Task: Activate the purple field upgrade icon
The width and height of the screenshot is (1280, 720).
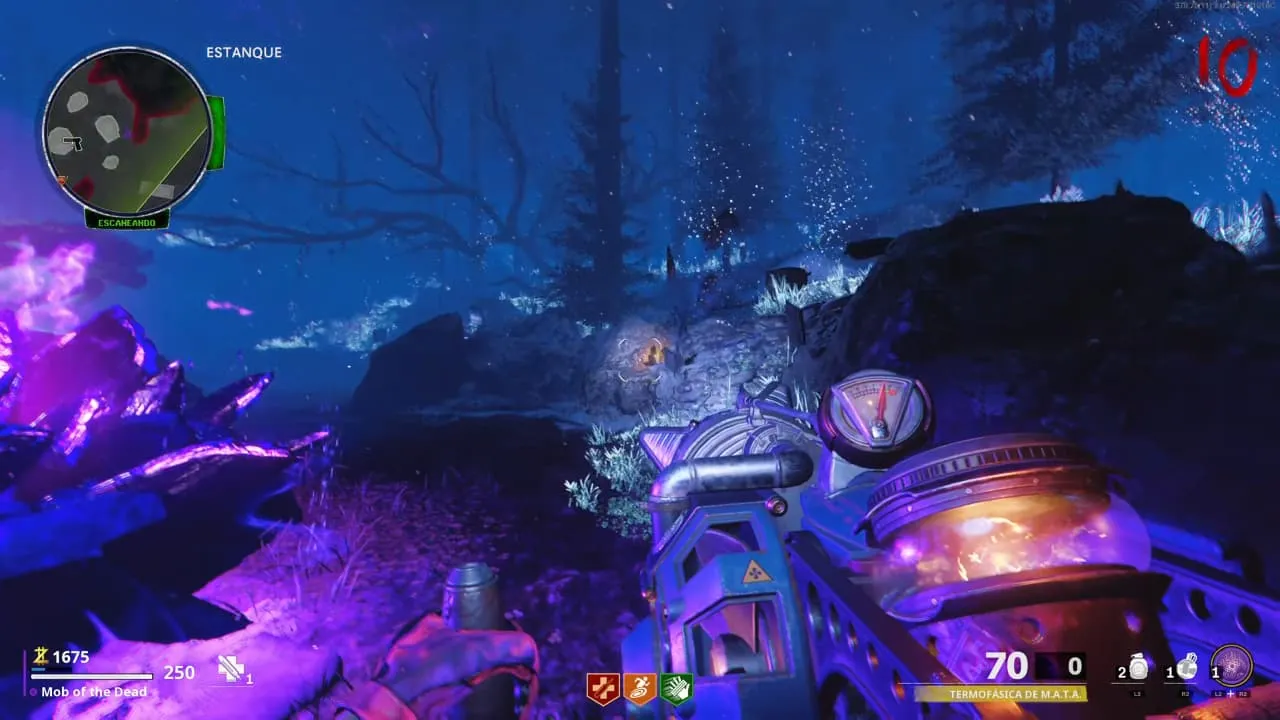Action: 1231,666
